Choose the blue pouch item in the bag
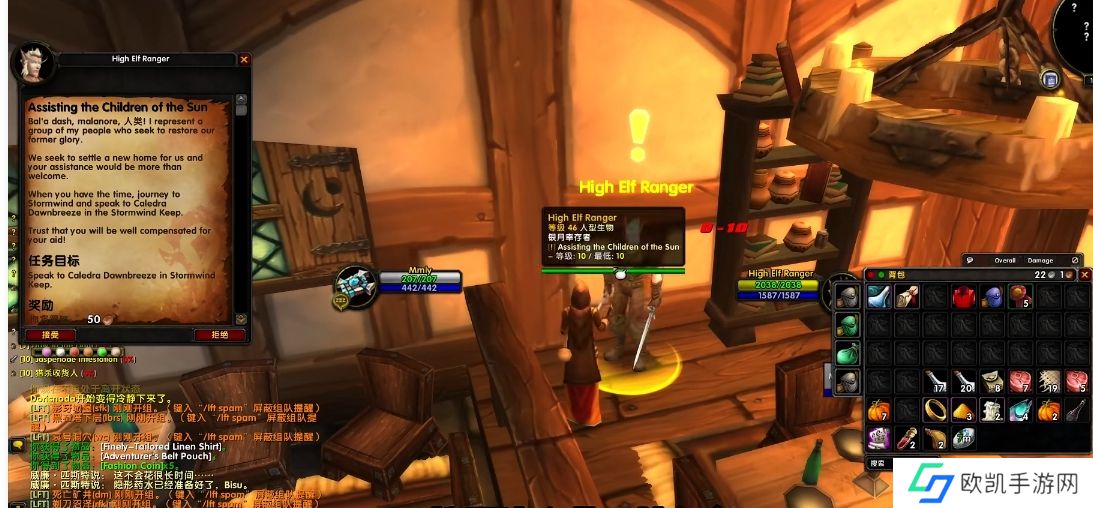This screenshot has height=508, width=1093. click(x=991, y=296)
